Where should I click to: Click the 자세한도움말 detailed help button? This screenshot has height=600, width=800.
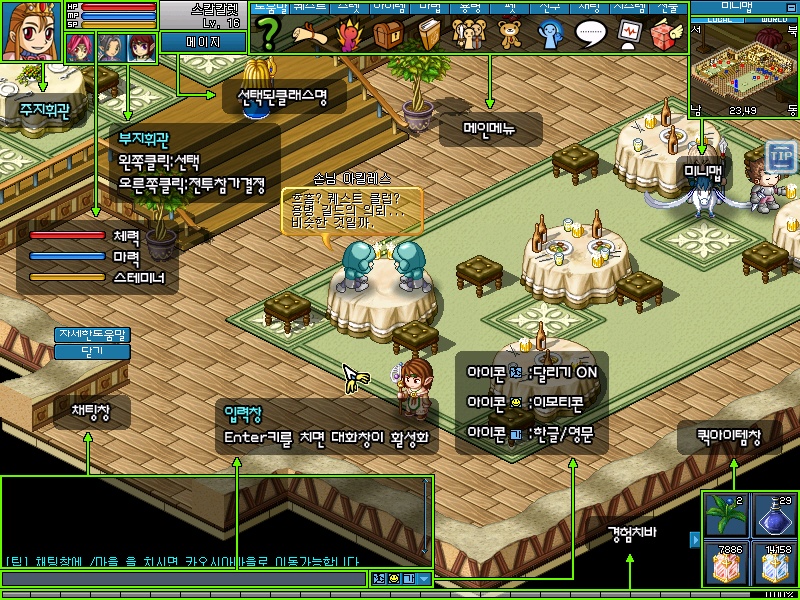pyautogui.click(x=93, y=334)
